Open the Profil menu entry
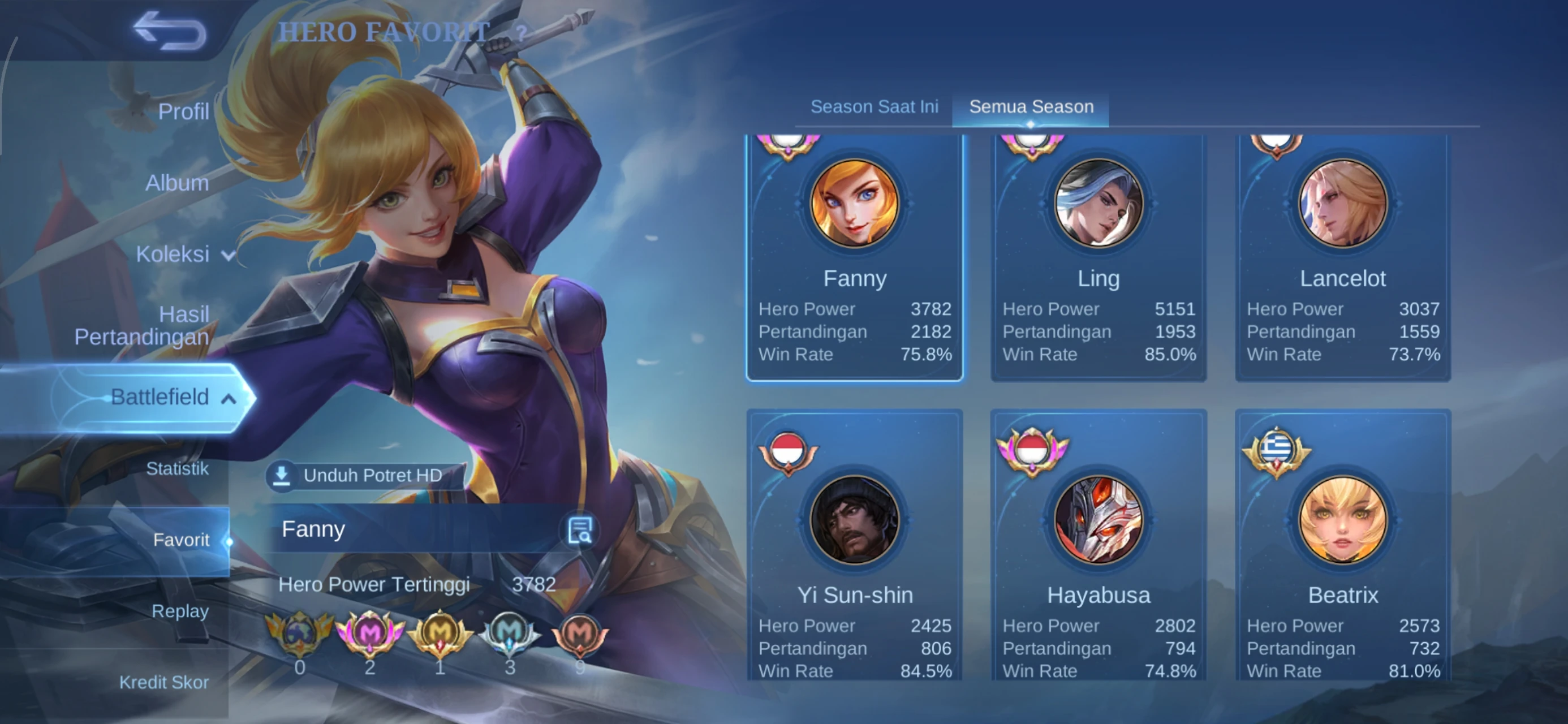 (183, 111)
